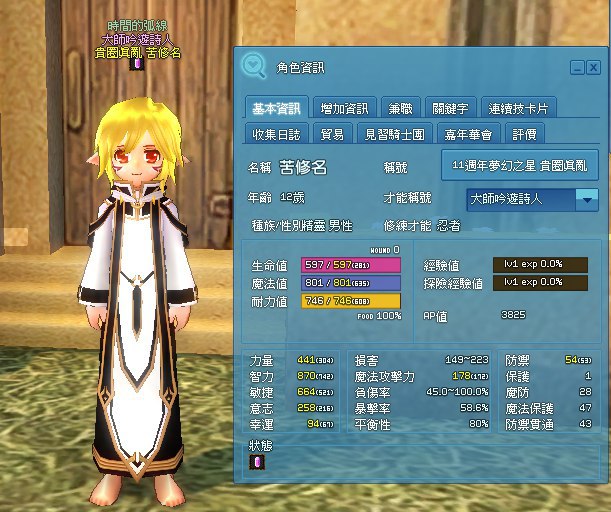Minimize the 角色資訊 window
The width and height of the screenshot is (611, 512).
click(x=577, y=68)
